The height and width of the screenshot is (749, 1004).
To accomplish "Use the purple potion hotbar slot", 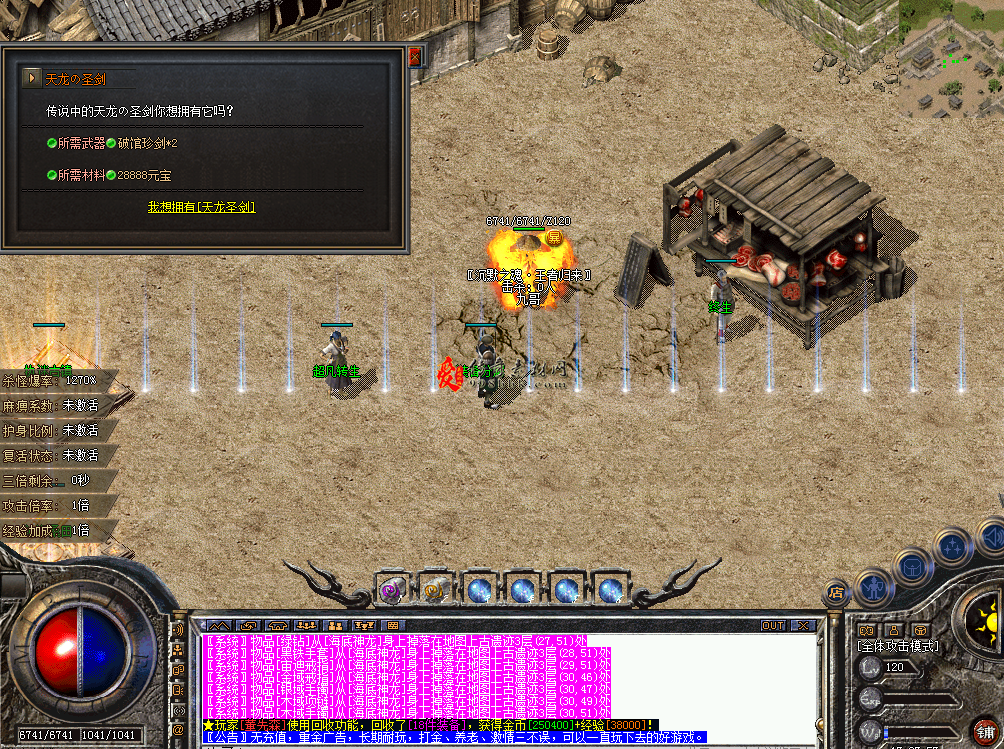I will tap(391, 590).
